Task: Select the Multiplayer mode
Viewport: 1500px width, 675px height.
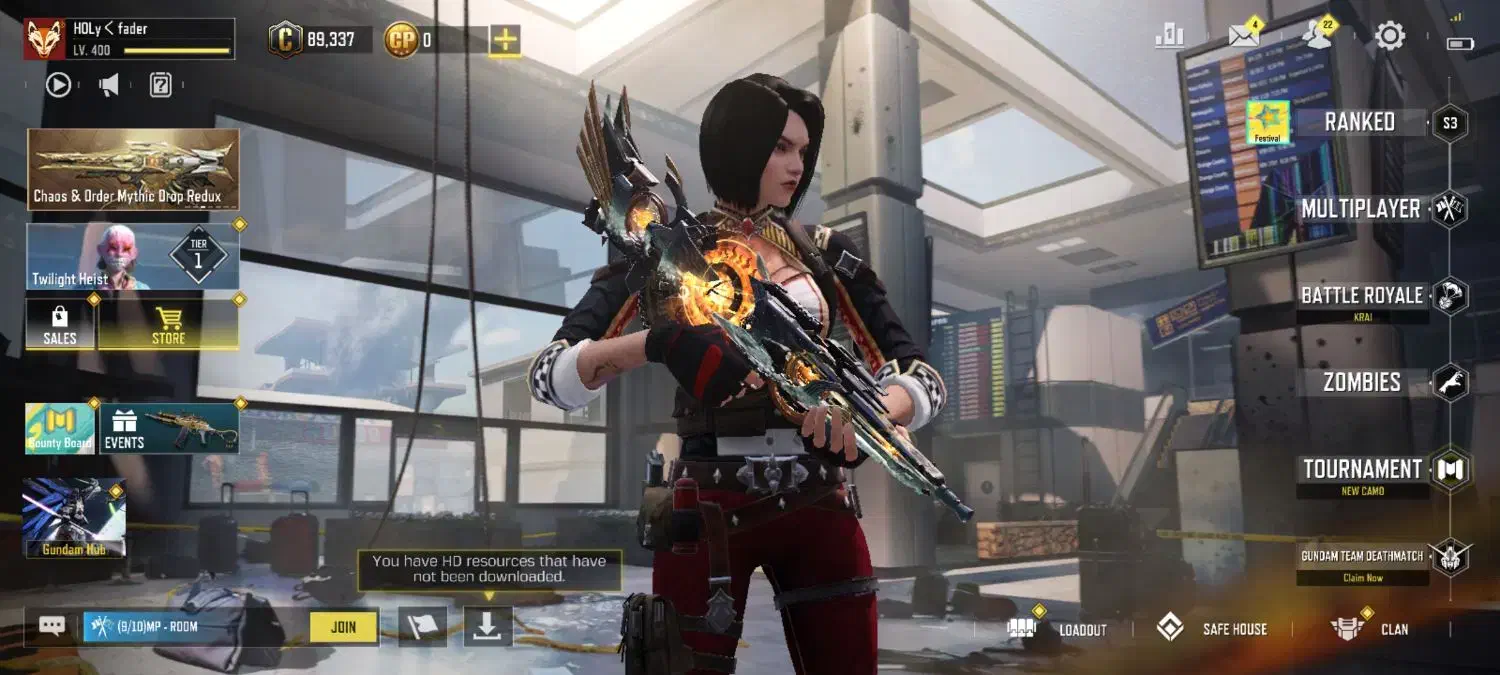Action: 1360,209
